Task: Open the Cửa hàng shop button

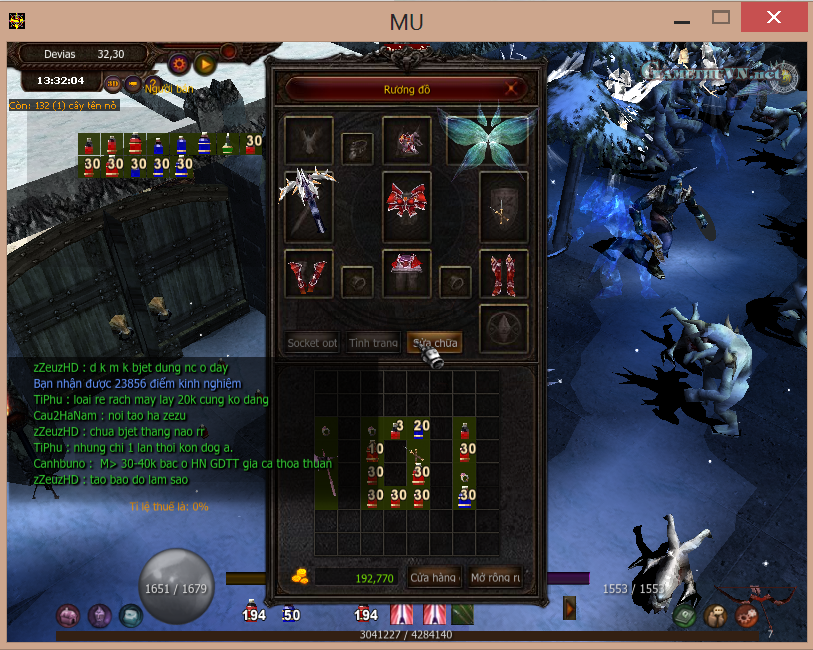Action: pyautogui.click(x=433, y=577)
